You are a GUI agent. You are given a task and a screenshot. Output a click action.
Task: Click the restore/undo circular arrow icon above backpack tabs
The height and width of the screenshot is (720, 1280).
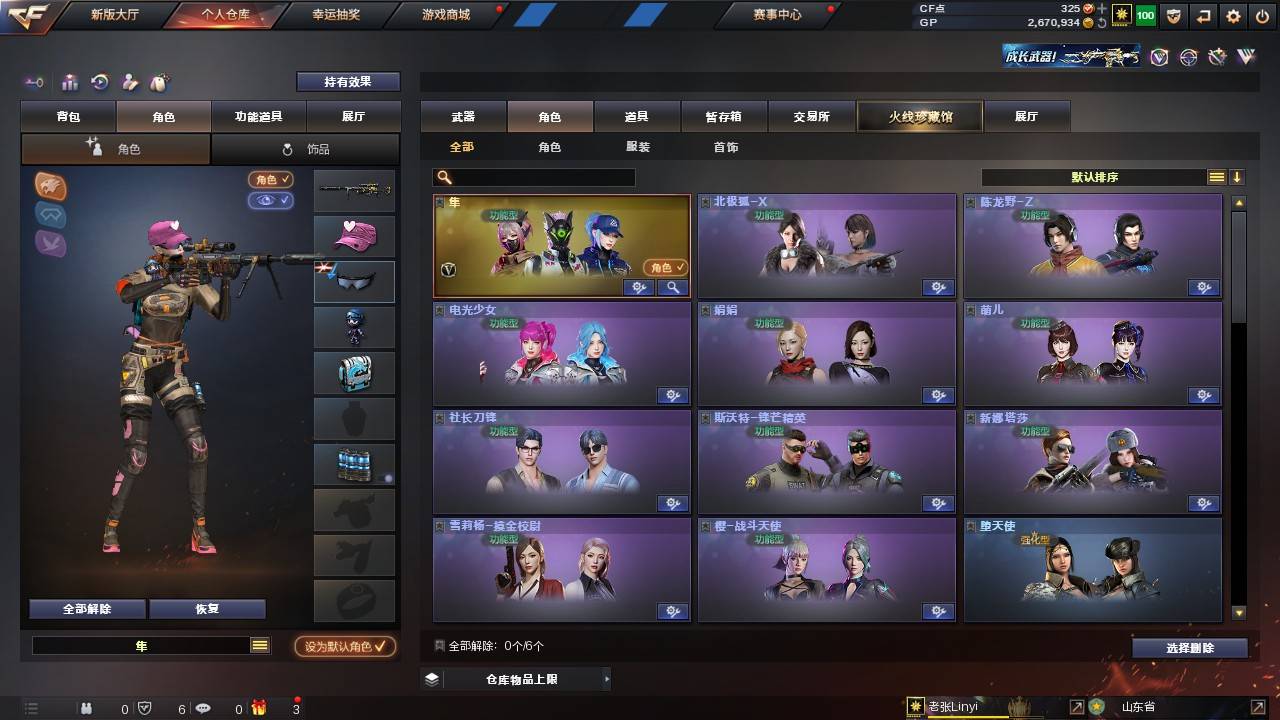click(99, 83)
